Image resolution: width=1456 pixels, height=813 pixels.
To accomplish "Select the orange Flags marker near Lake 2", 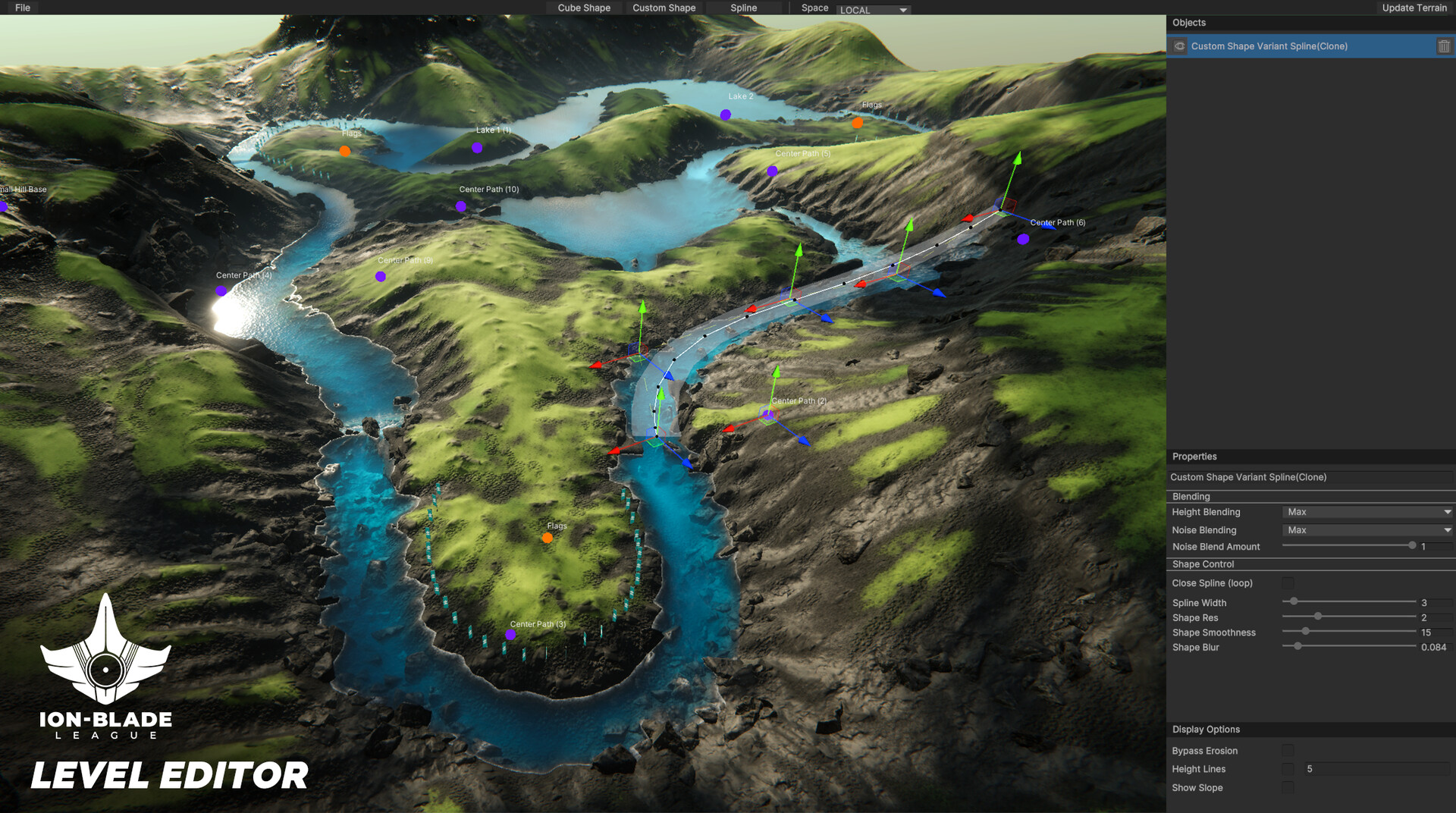I will click(x=858, y=121).
